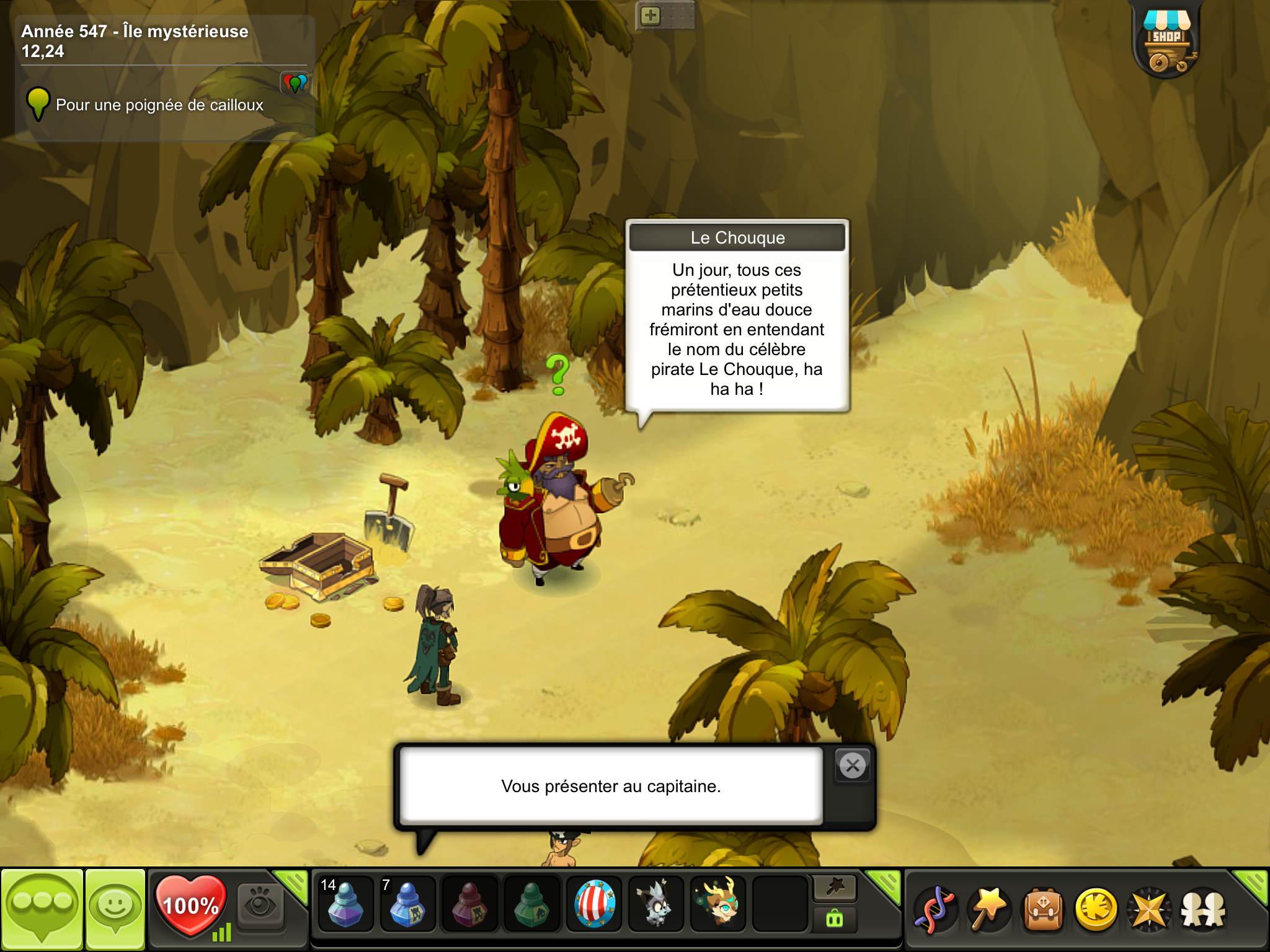Close the dialogue with the X button
Viewport: 1270px width, 952px height.
click(853, 766)
